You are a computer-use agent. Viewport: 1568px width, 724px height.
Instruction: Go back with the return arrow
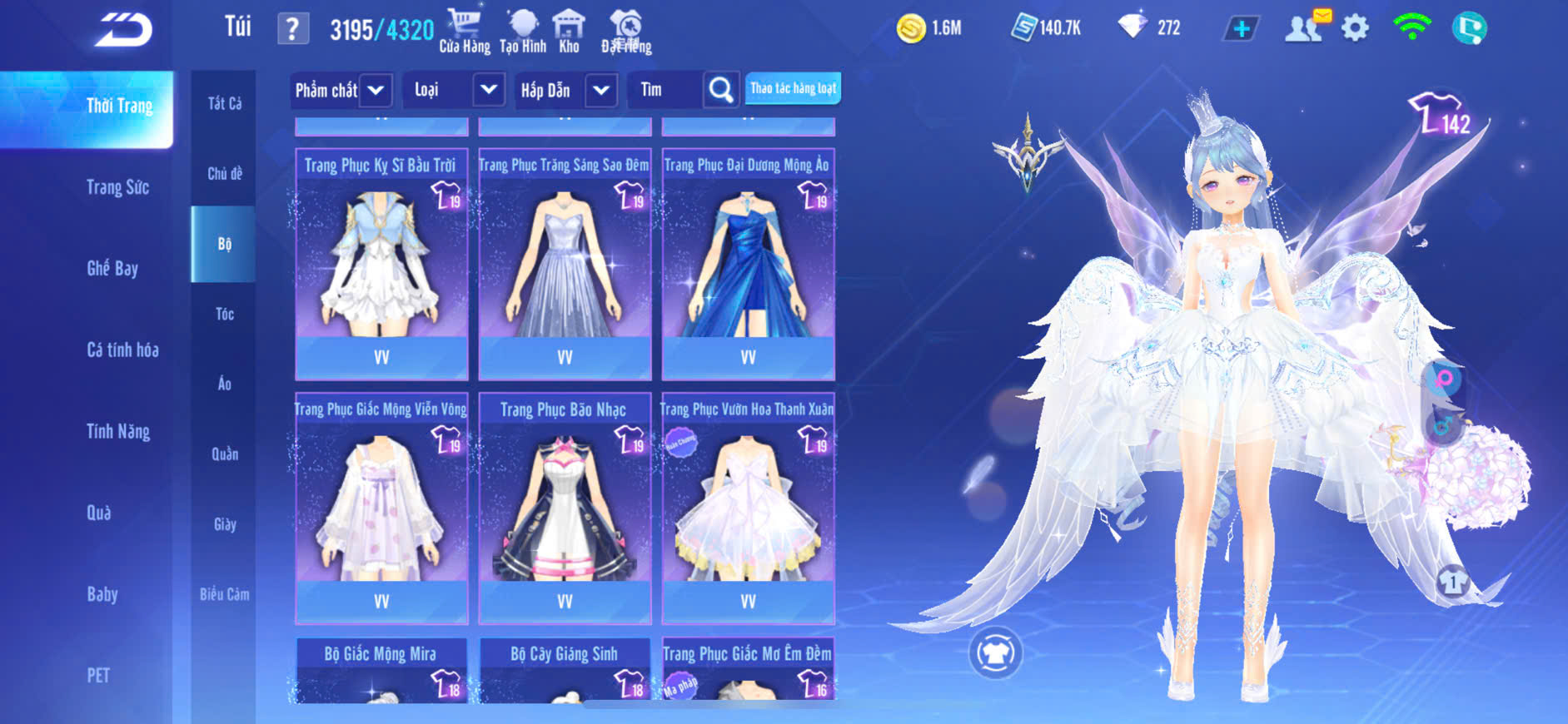(x=123, y=29)
